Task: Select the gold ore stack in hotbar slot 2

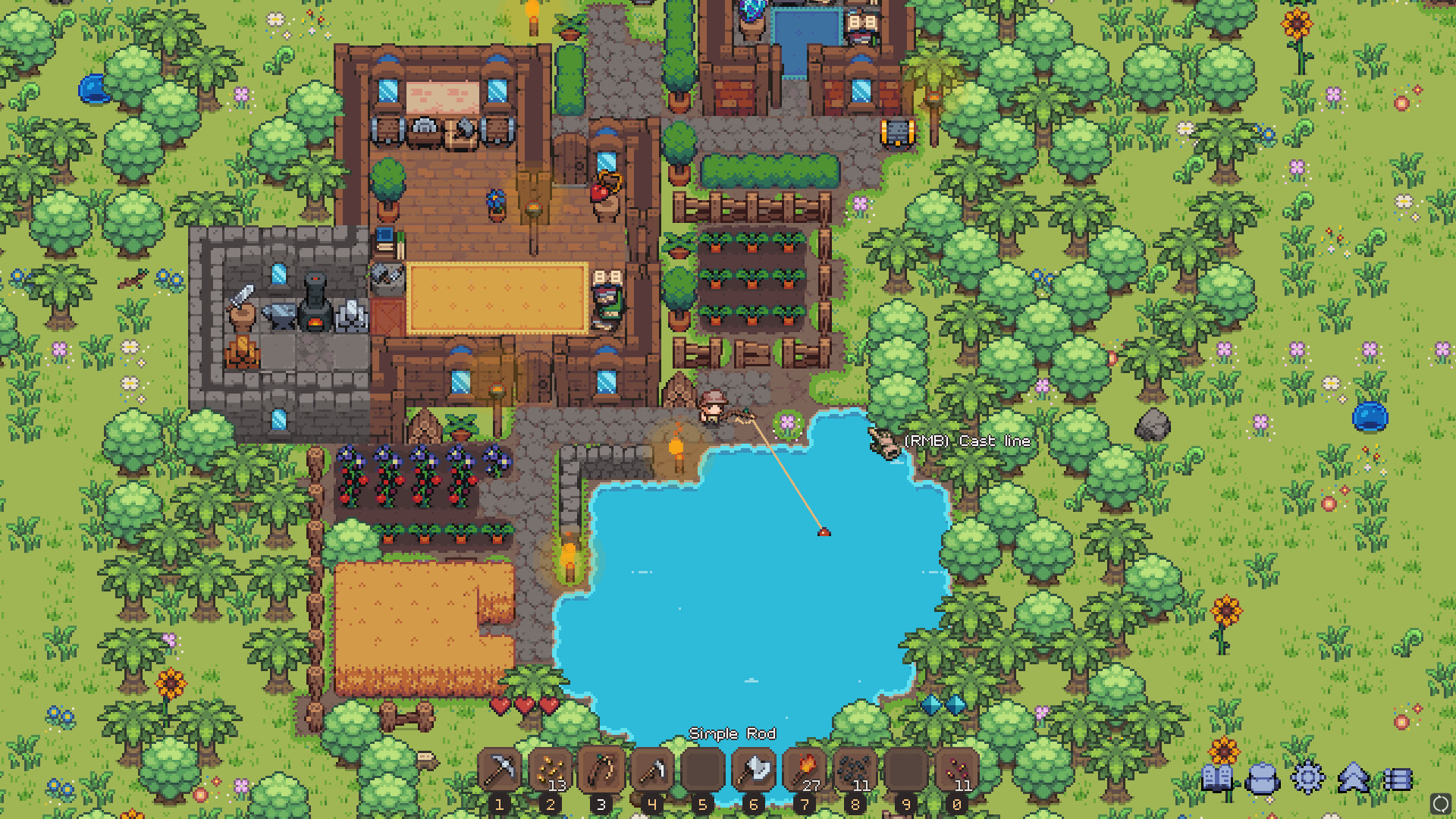Action: pyautogui.click(x=551, y=772)
